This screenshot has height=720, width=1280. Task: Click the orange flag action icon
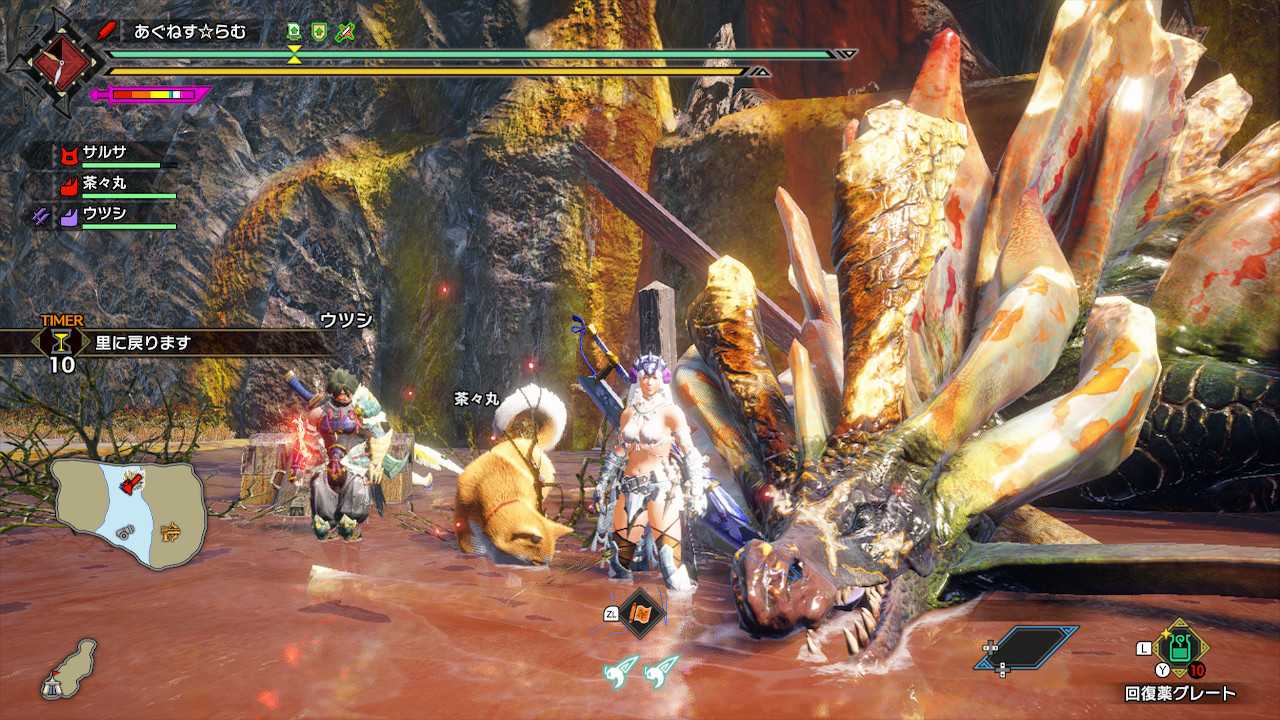coord(640,613)
